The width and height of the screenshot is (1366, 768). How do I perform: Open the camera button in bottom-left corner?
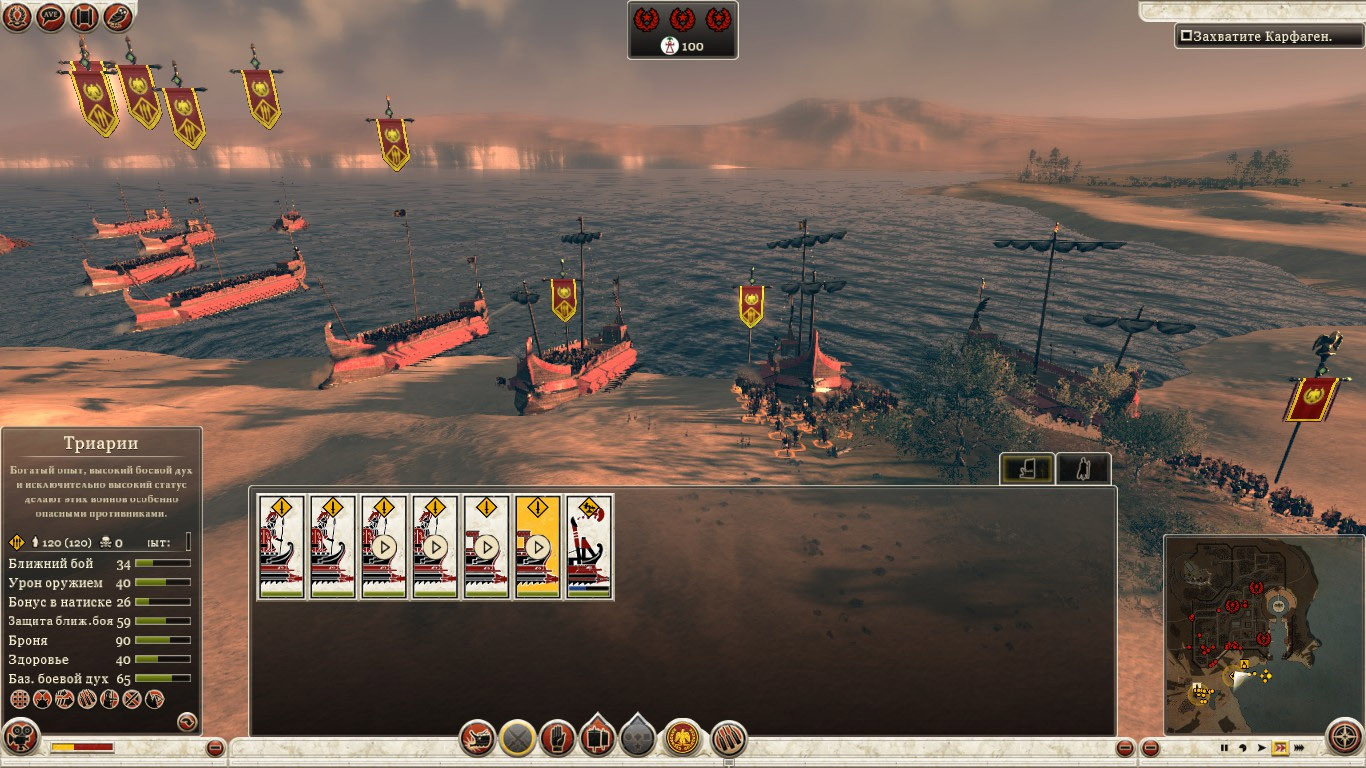point(20,736)
